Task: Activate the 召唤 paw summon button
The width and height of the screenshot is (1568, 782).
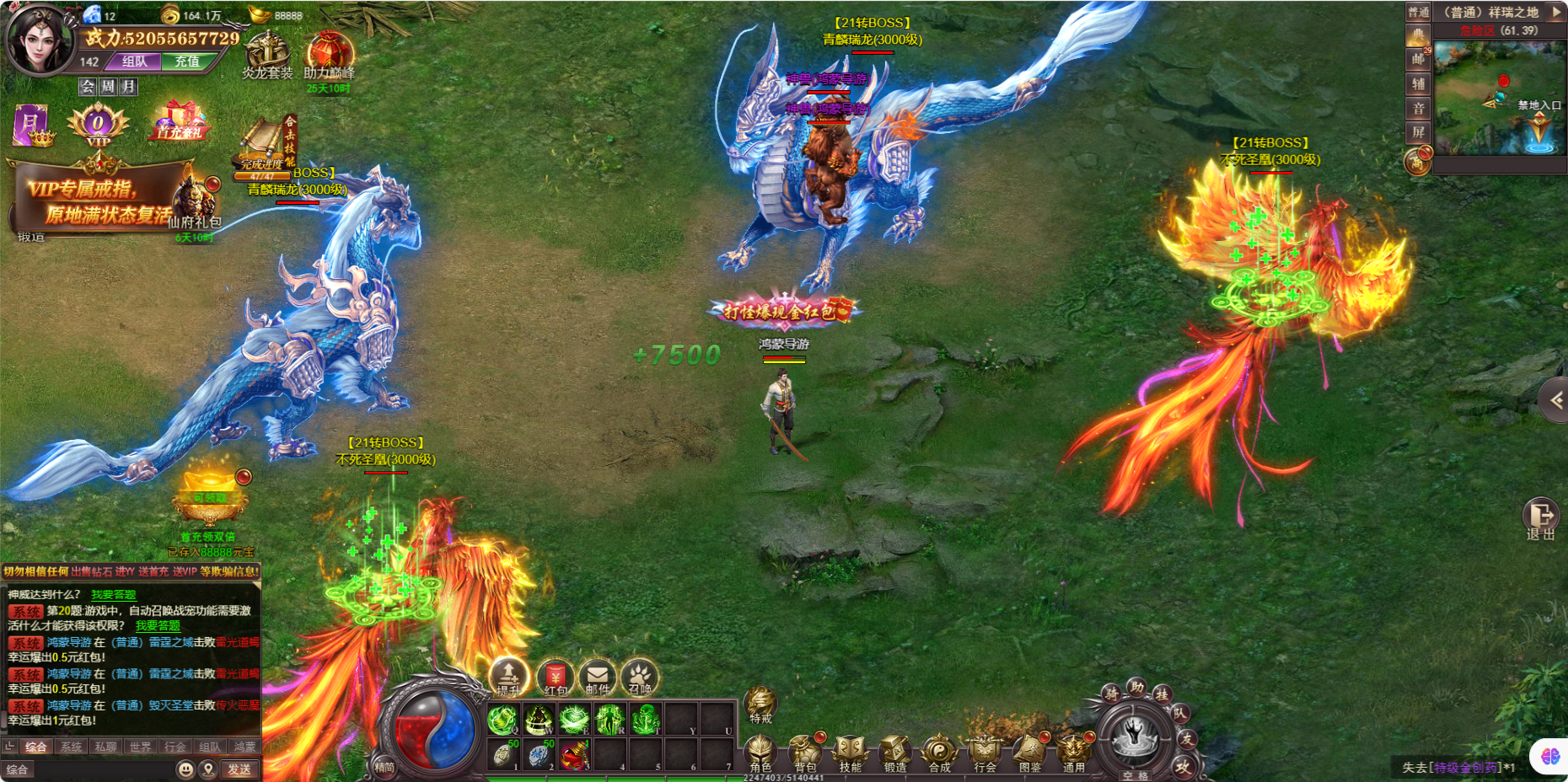Action: tap(640, 677)
